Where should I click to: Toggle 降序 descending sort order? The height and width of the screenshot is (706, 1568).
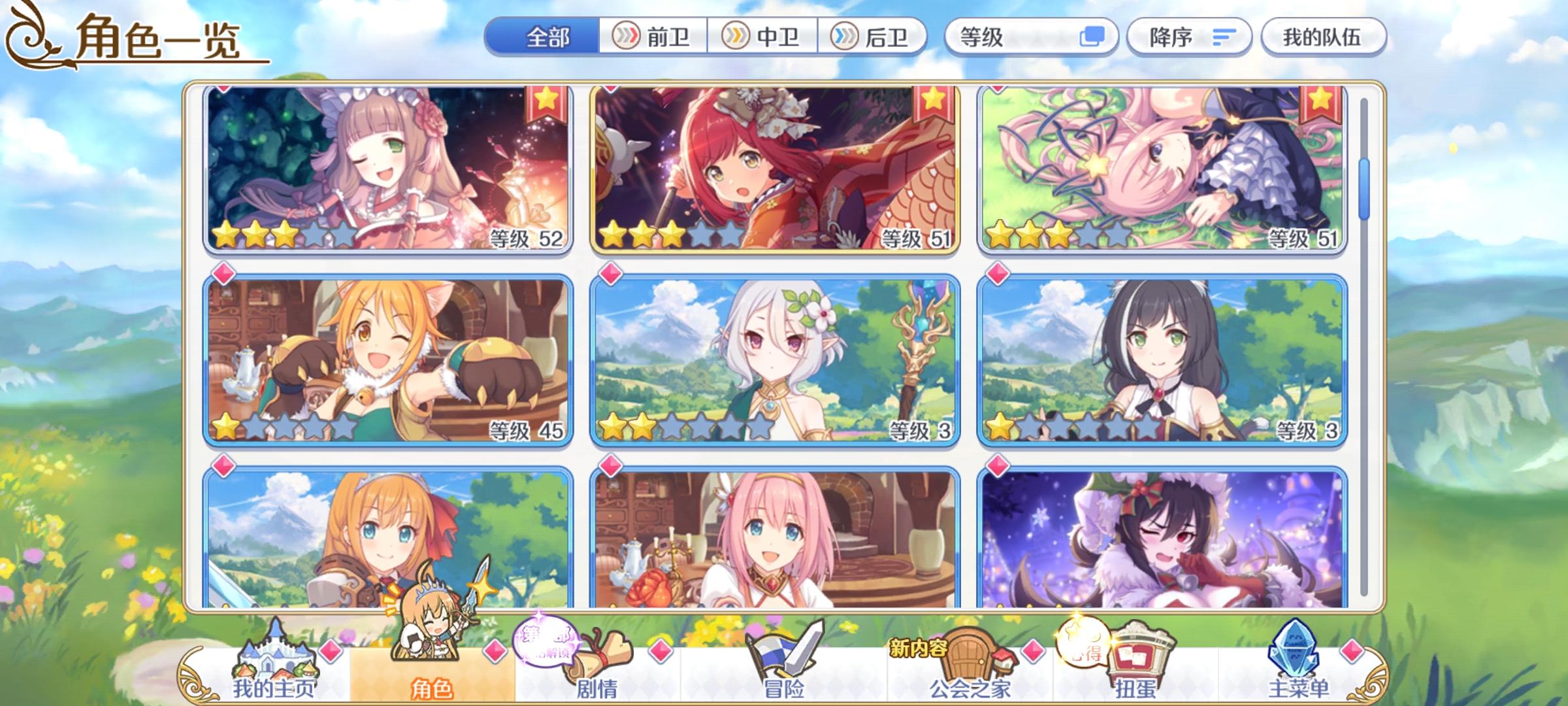1189,37
